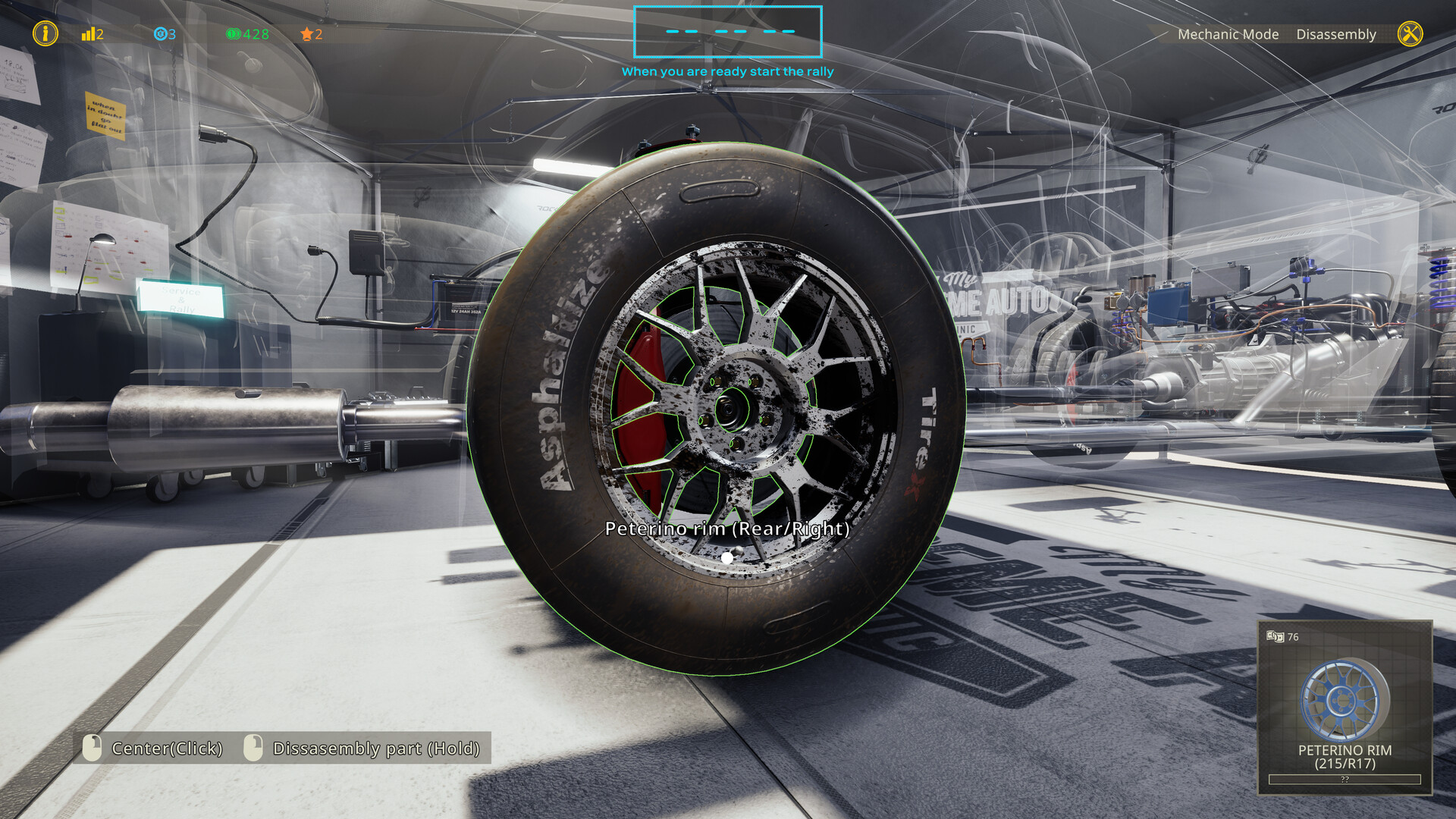Image resolution: width=1456 pixels, height=819 pixels.
Task: Click the yellow level bars icon
Action: click(90, 34)
